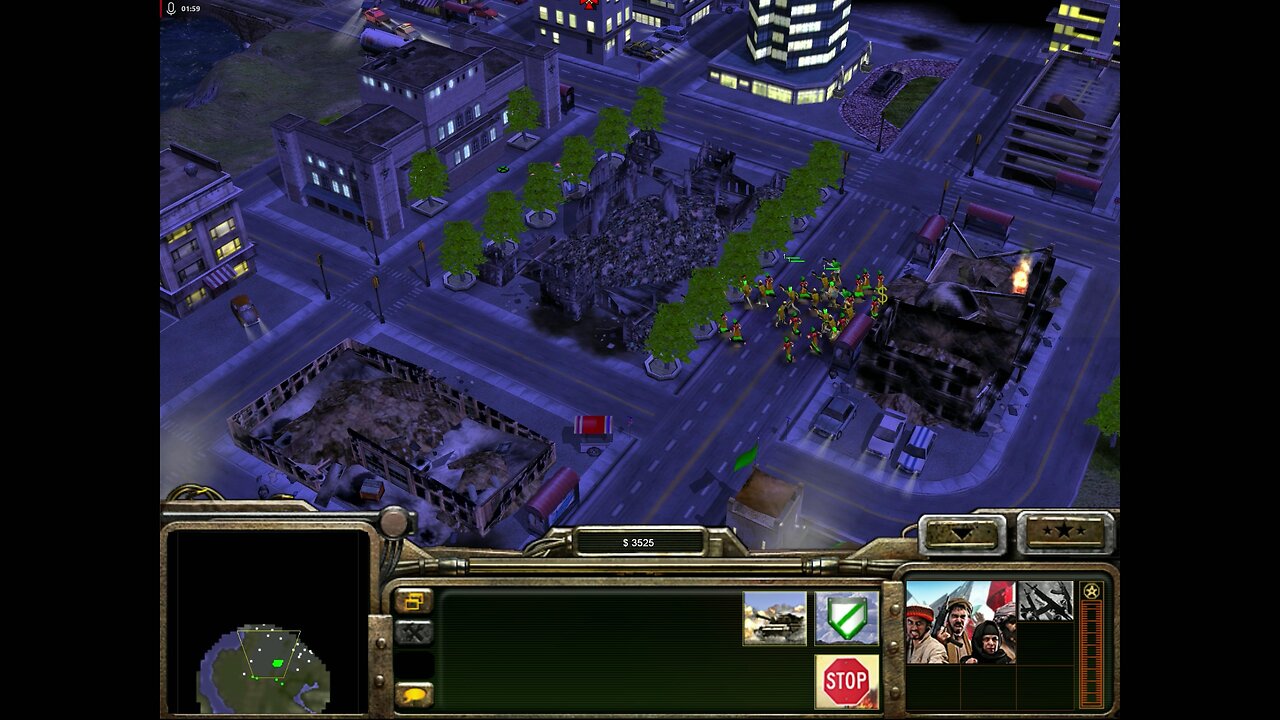Toggle Guard mode with the green shield icon
The height and width of the screenshot is (720, 1280).
[847, 619]
